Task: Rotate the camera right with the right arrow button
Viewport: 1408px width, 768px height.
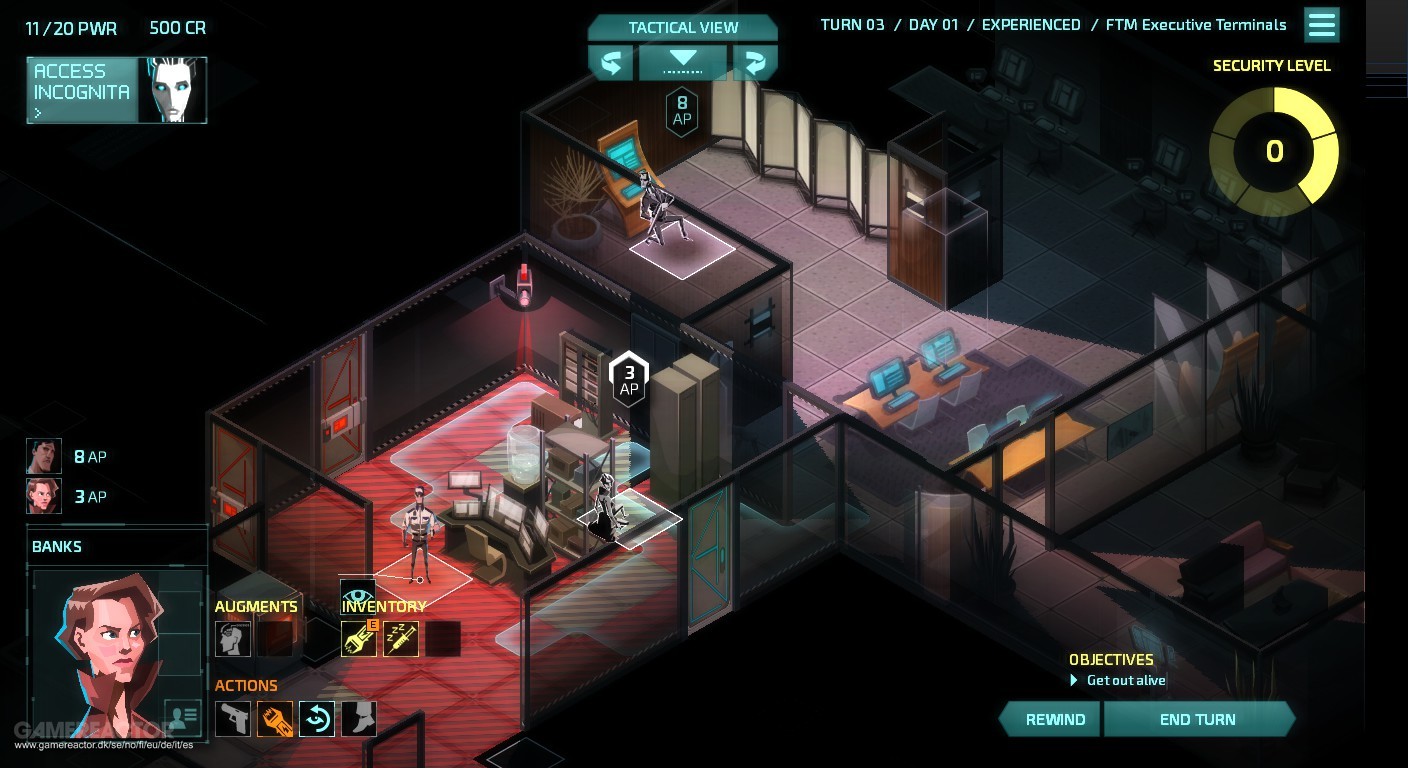Action: pyautogui.click(x=755, y=63)
